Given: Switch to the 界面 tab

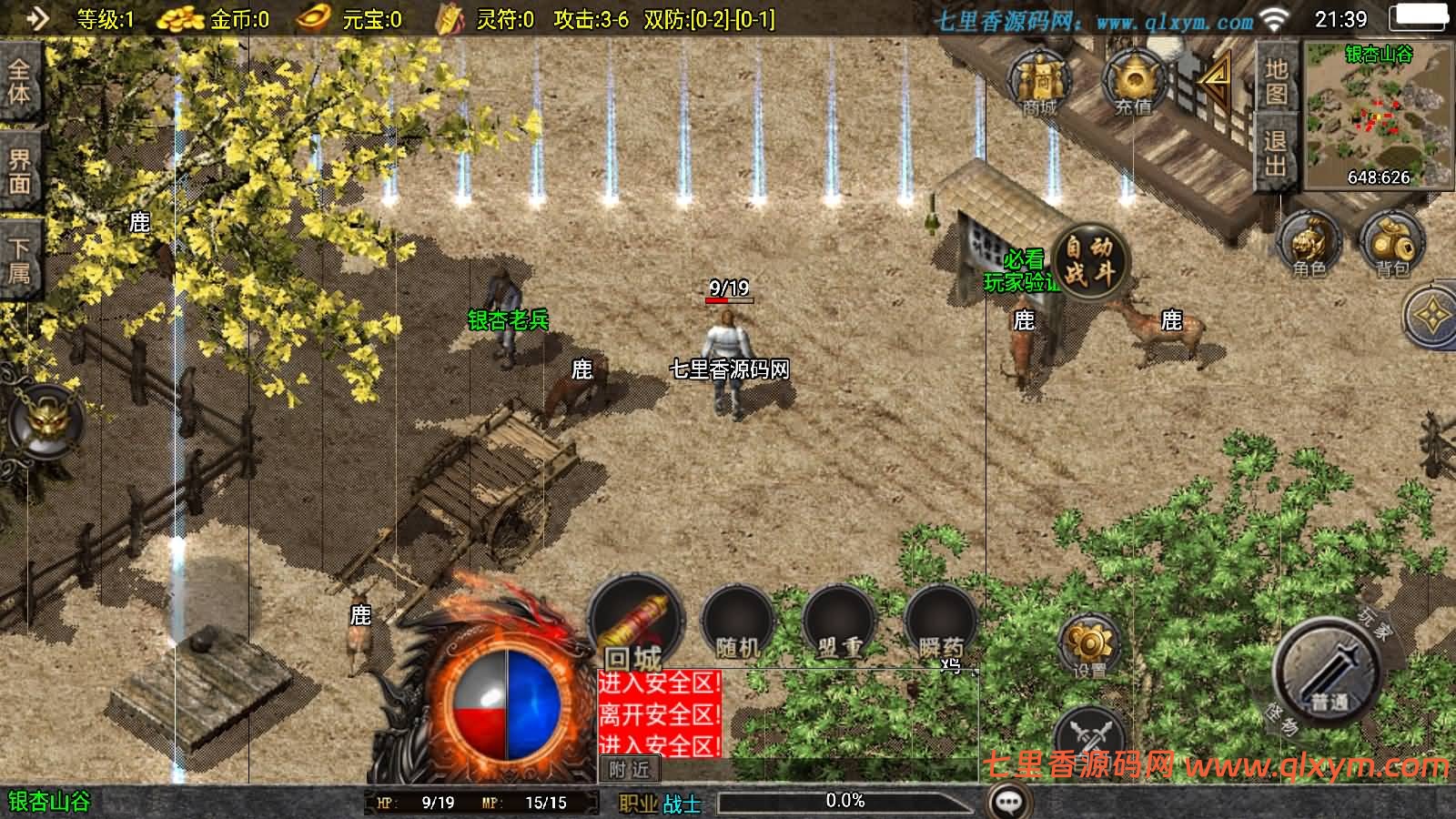Looking at the screenshot, I should point(18,171).
